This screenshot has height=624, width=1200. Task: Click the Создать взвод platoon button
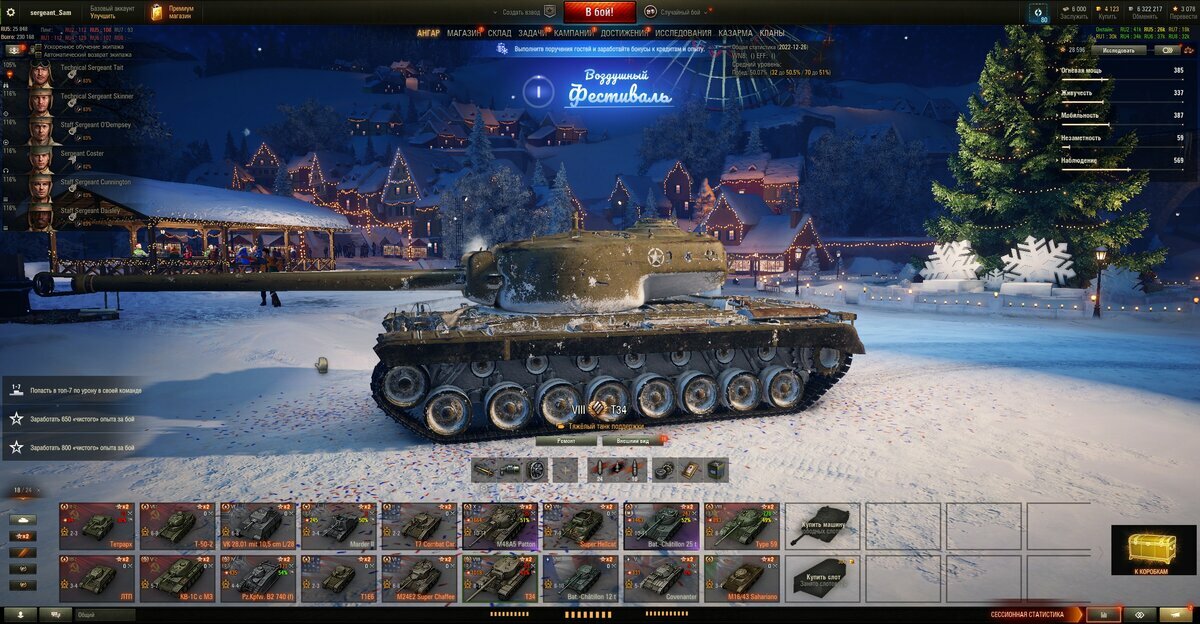(x=520, y=12)
